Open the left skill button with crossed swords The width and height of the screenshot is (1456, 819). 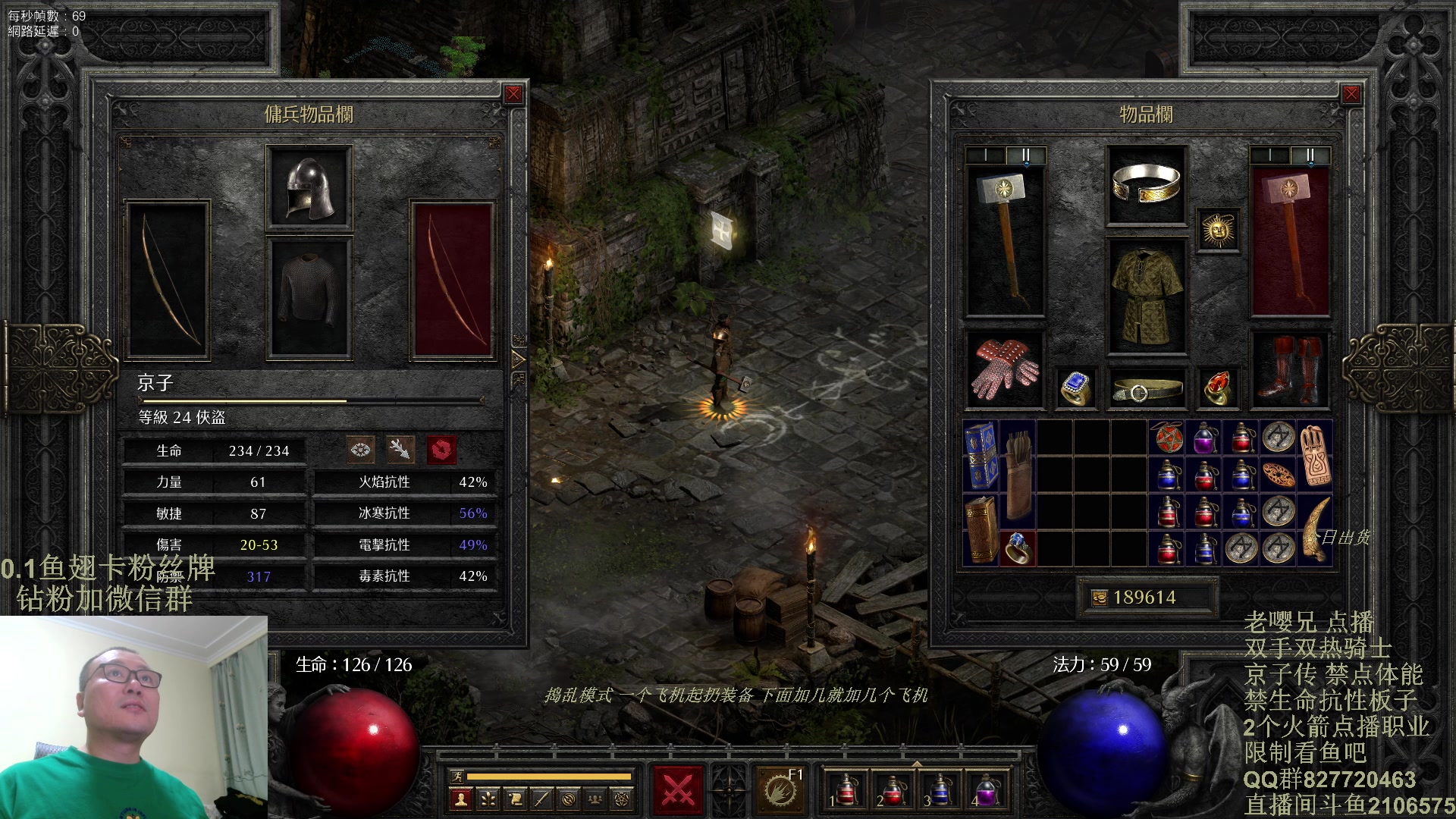[x=678, y=790]
